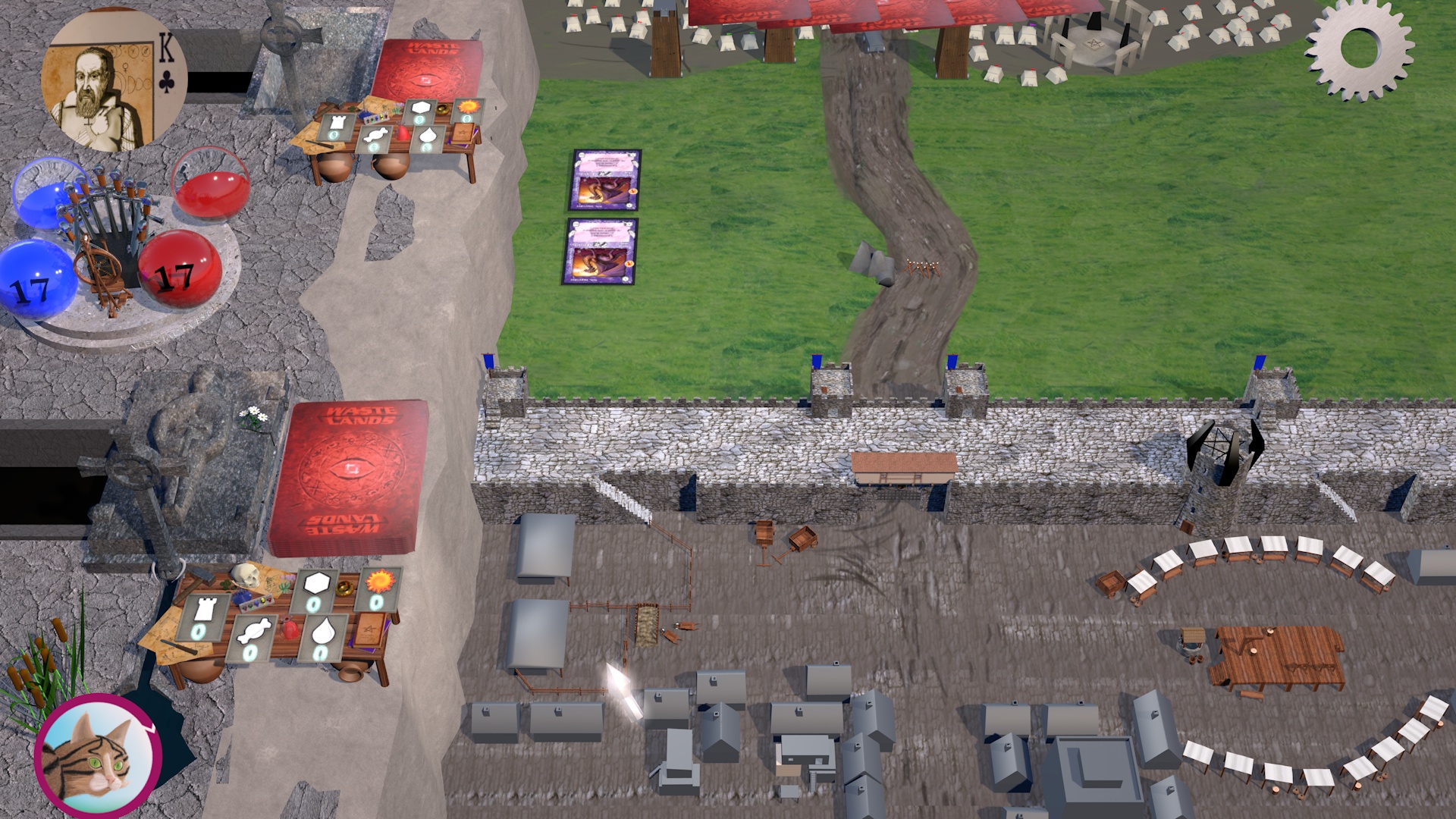Open the gear settings menu
The width and height of the screenshot is (1456, 819).
(x=1360, y=49)
